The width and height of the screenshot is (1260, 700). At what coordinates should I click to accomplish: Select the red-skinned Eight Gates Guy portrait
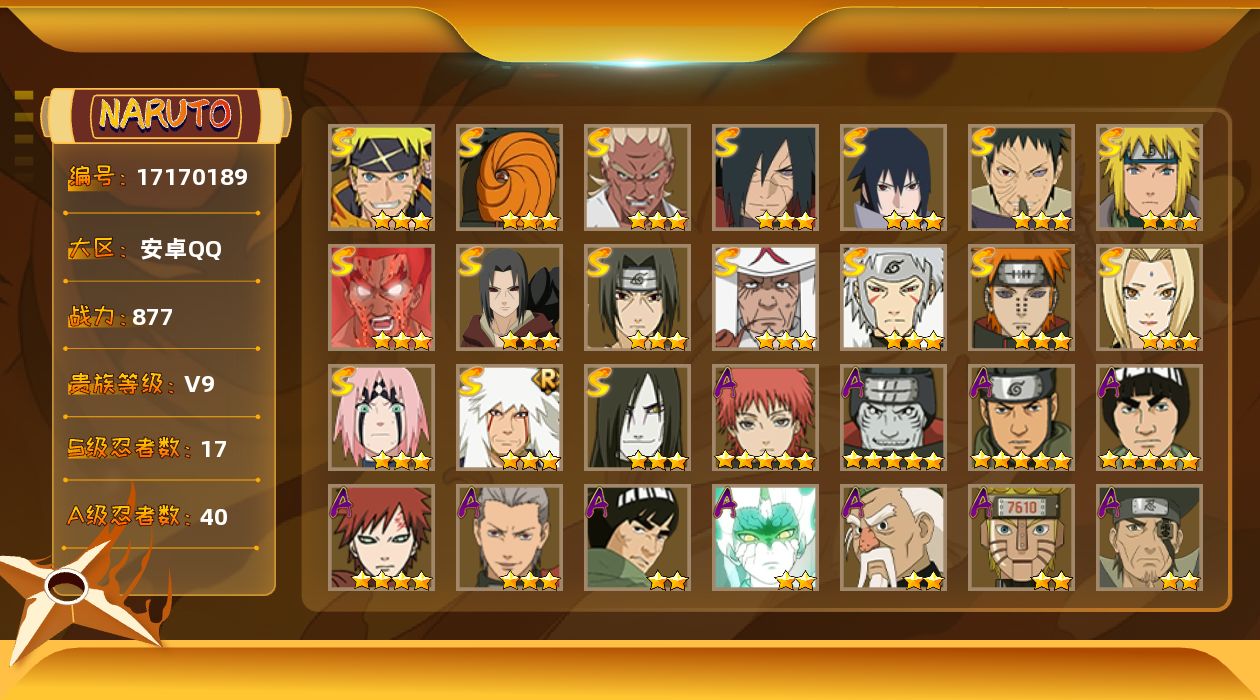pos(381,297)
